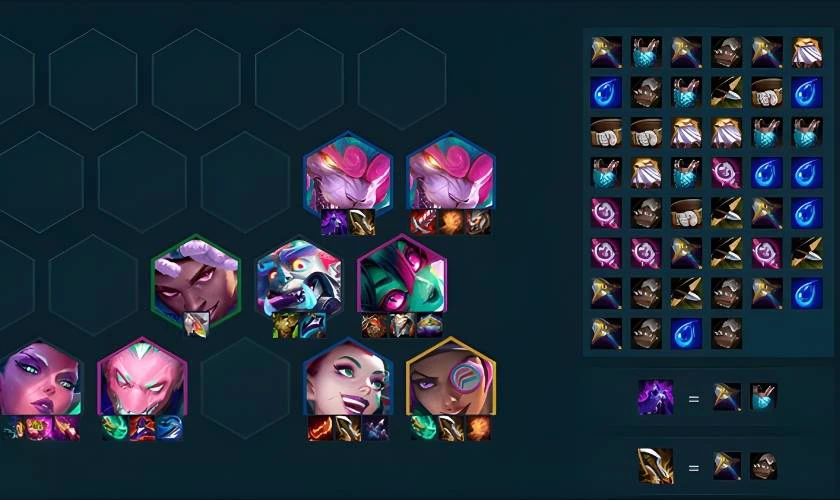The height and width of the screenshot is (500, 840).
Task: Choose the blue-faced robot unit with yellow eyes
Action: click(299, 278)
